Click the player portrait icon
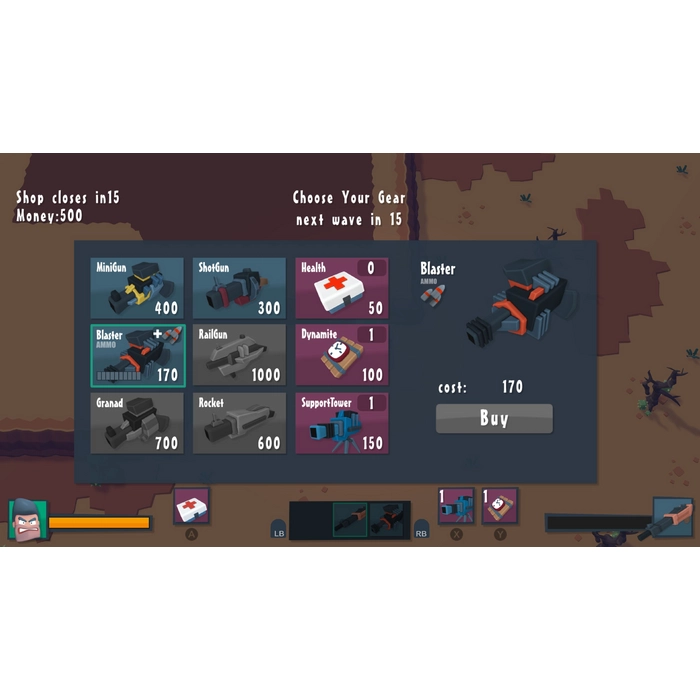This screenshot has height=700, width=700. [x=27, y=519]
